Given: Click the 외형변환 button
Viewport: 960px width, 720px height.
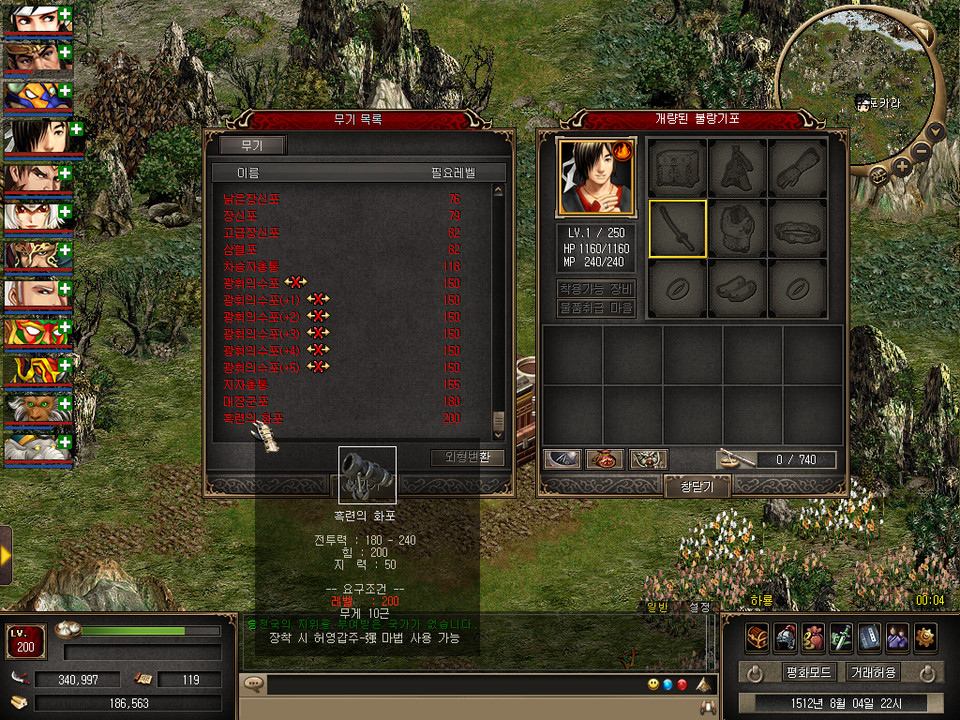Looking at the screenshot, I should point(467,458).
